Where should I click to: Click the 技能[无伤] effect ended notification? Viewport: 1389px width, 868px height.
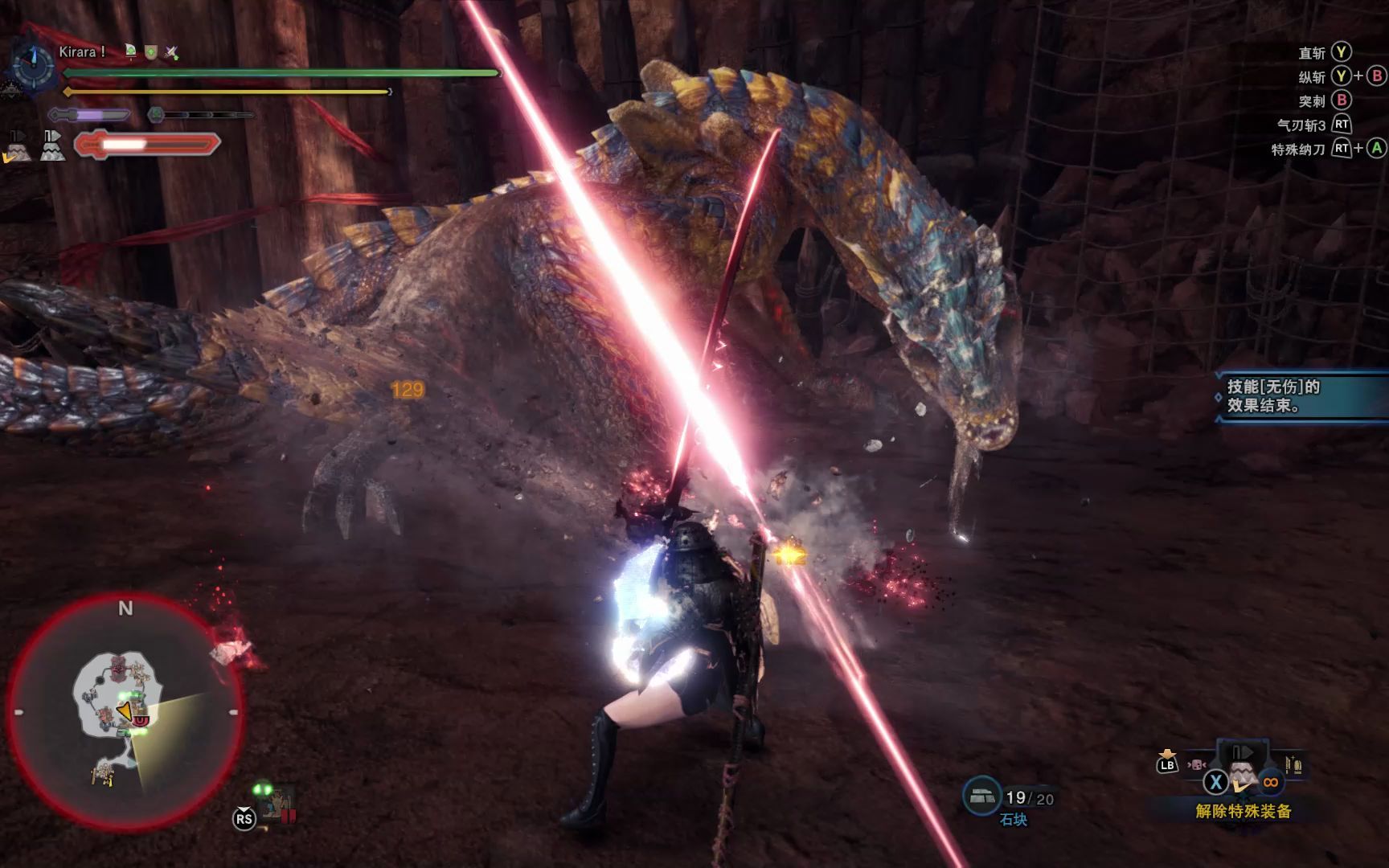[x=1301, y=396]
